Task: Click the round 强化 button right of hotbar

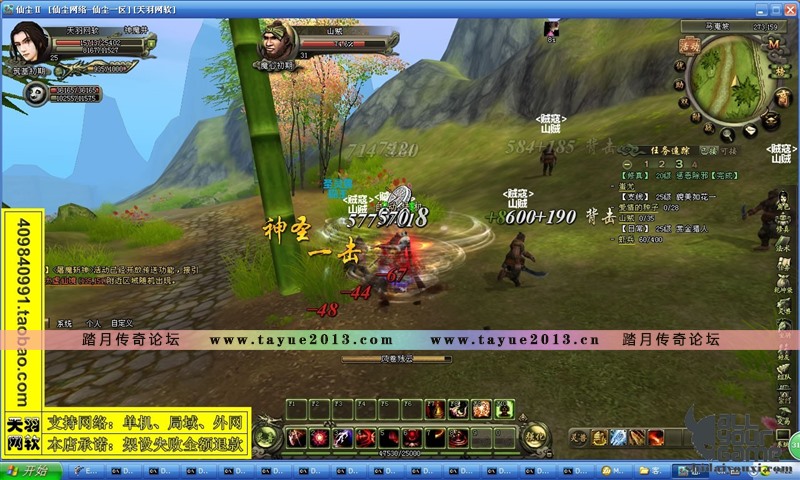Action: (x=535, y=436)
